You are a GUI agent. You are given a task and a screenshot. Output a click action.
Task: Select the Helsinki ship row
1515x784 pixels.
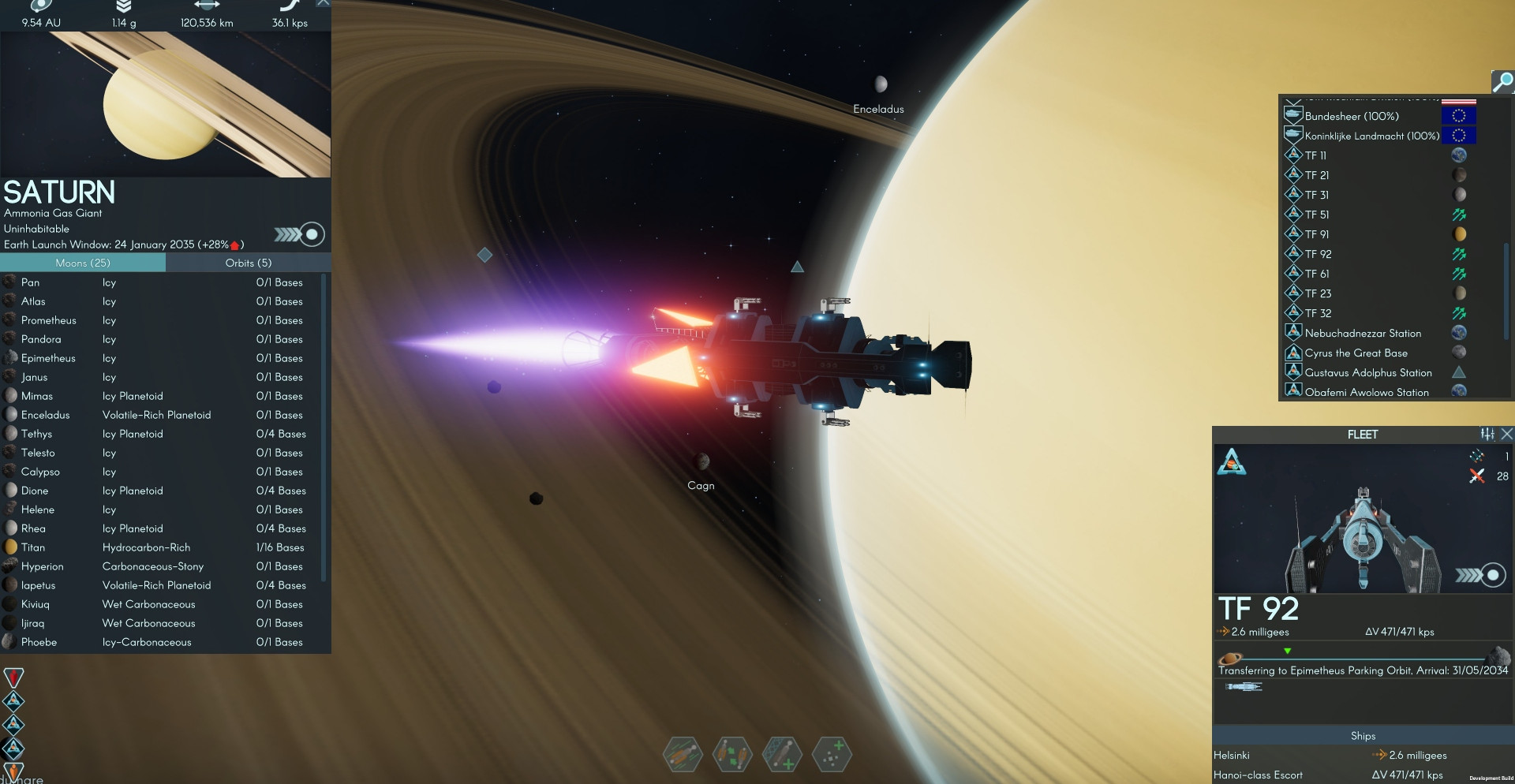[1232, 755]
